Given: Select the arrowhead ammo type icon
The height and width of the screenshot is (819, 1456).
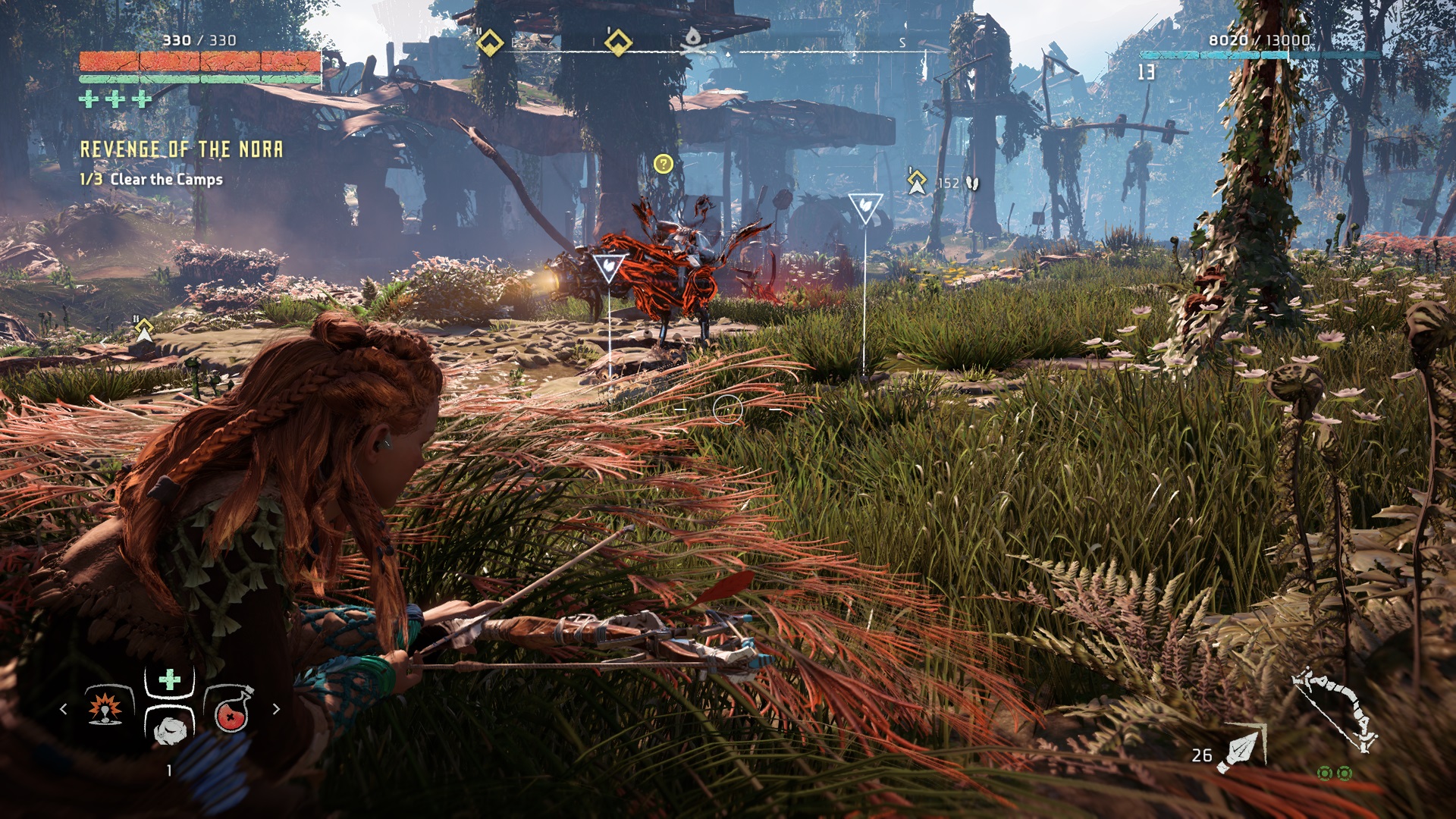Looking at the screenshot, I should [x=1242, y=749].
